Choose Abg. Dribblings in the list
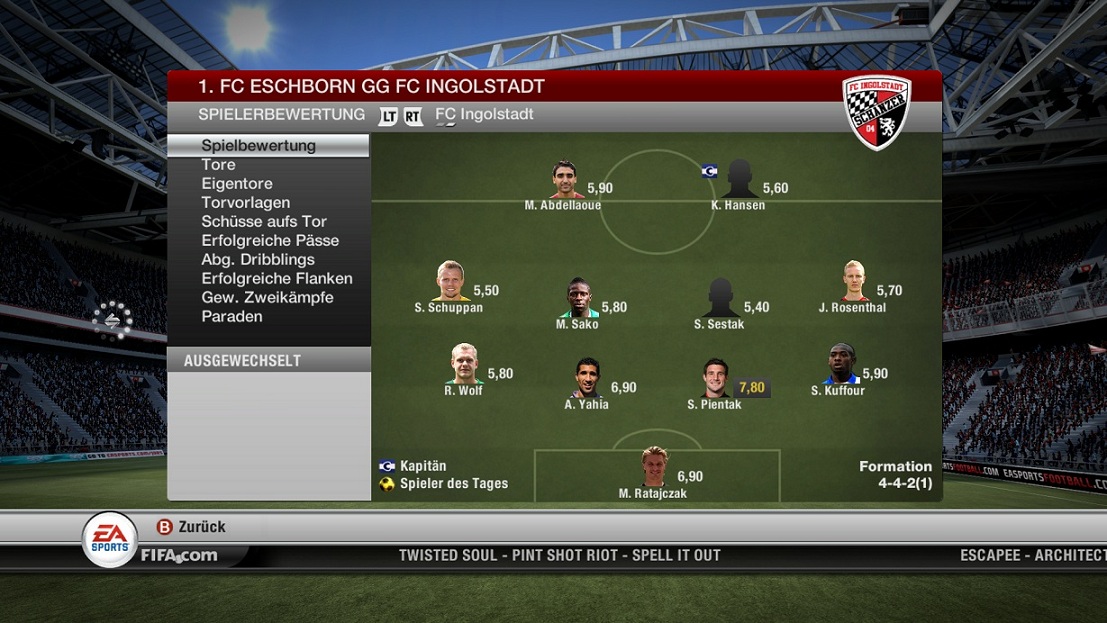The width and height of the screenshot is (1107, 623). pos(258,260)
